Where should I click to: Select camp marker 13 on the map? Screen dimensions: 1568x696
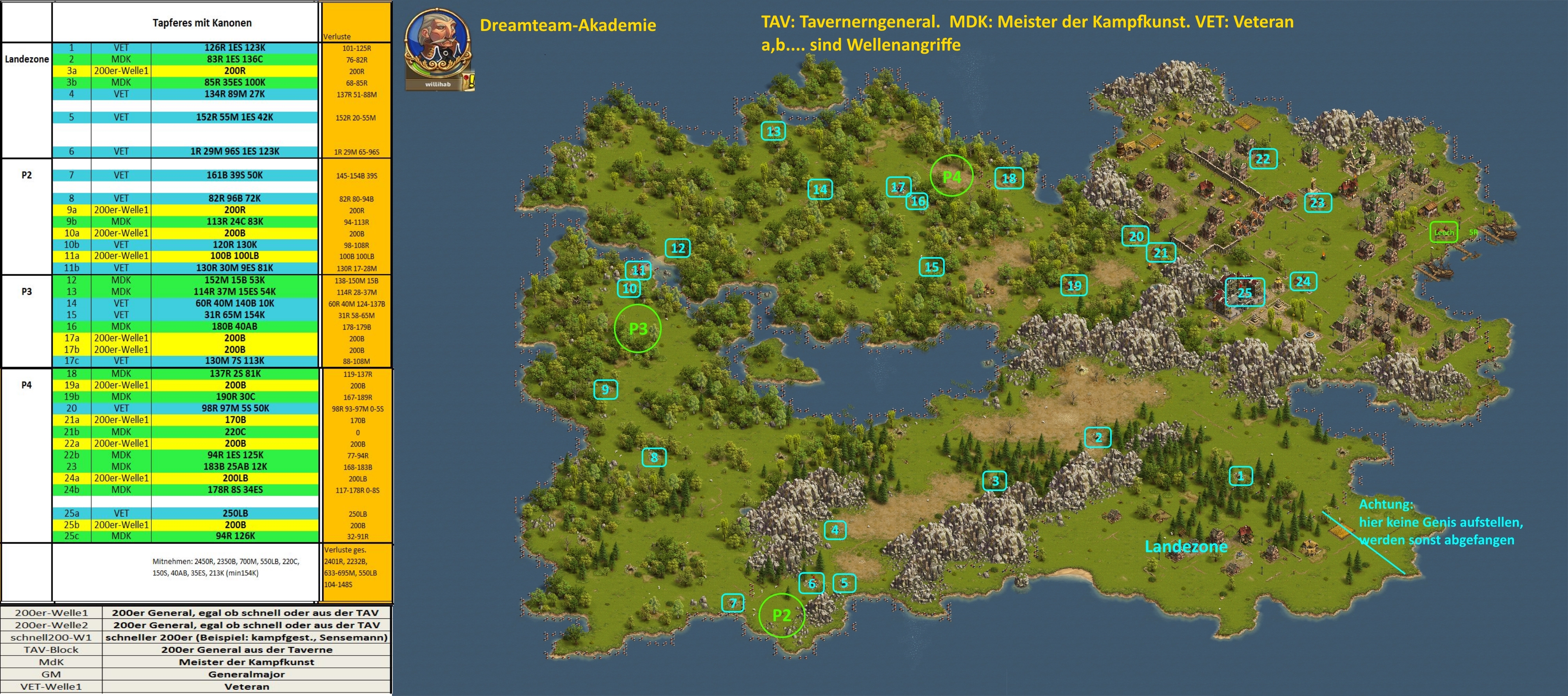pos(773,131)
